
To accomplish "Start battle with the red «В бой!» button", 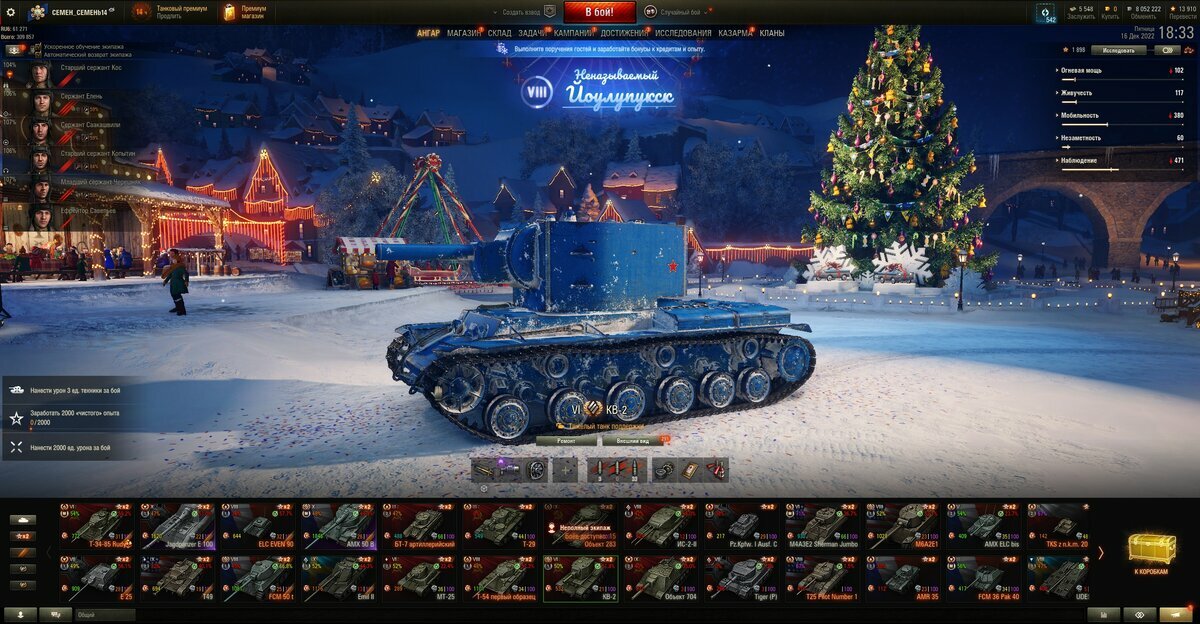I will [599, 12].
